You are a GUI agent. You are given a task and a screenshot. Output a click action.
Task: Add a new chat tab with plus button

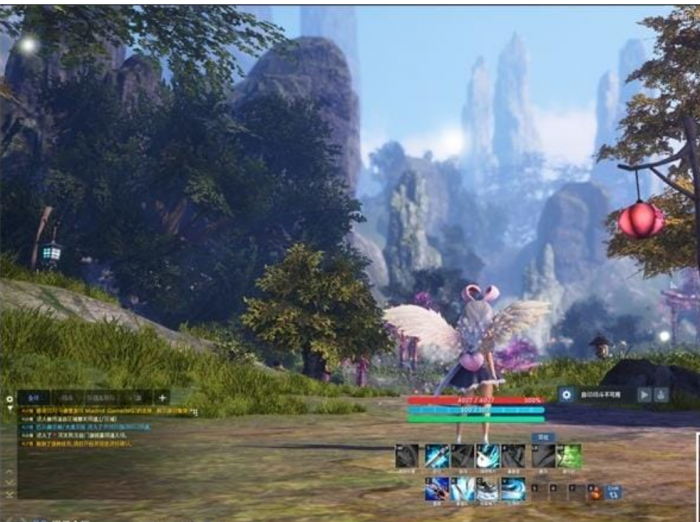162,397
